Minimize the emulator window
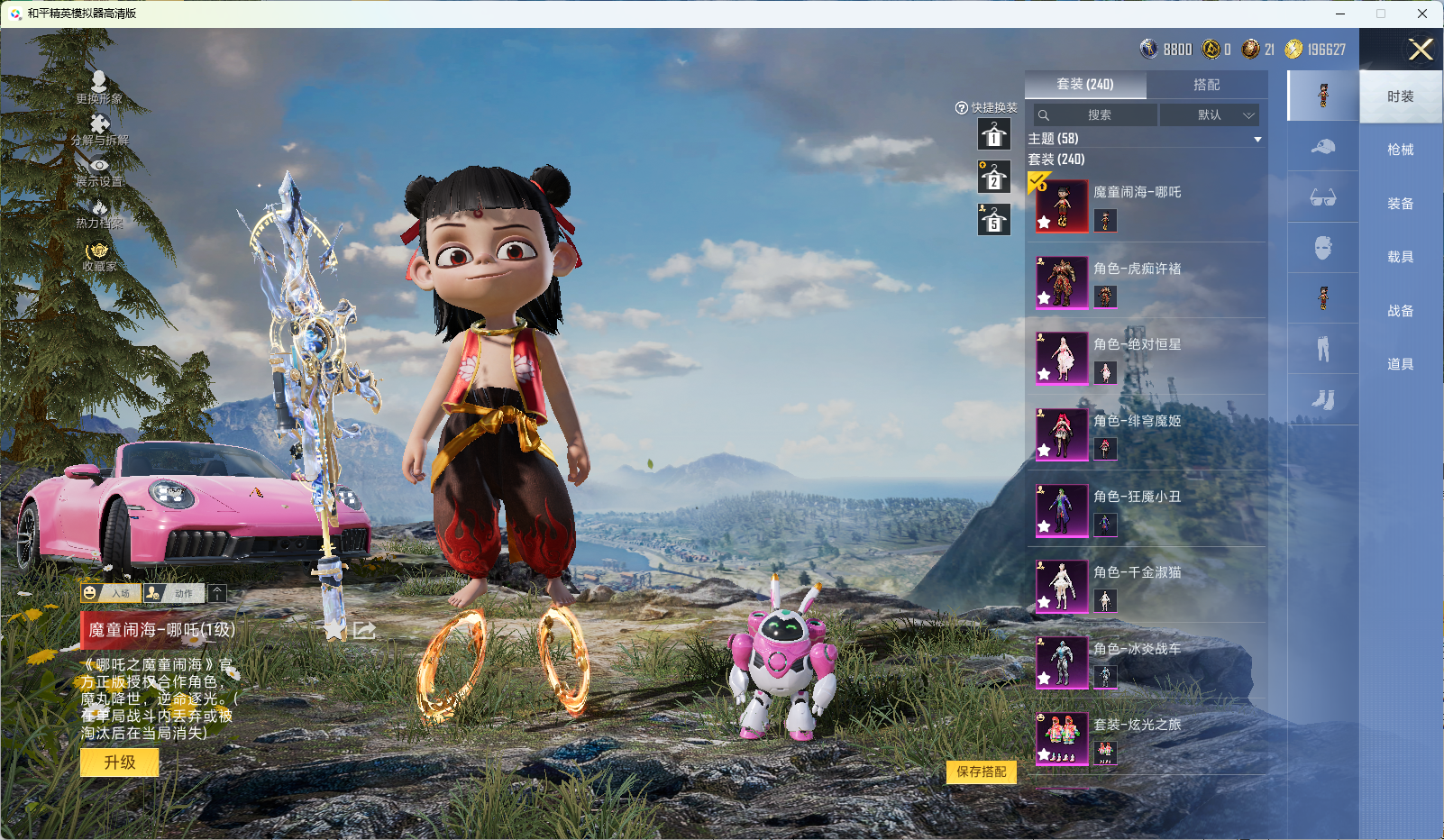Viewport: 1444px width, 840px height. [x=1340, y=14]
